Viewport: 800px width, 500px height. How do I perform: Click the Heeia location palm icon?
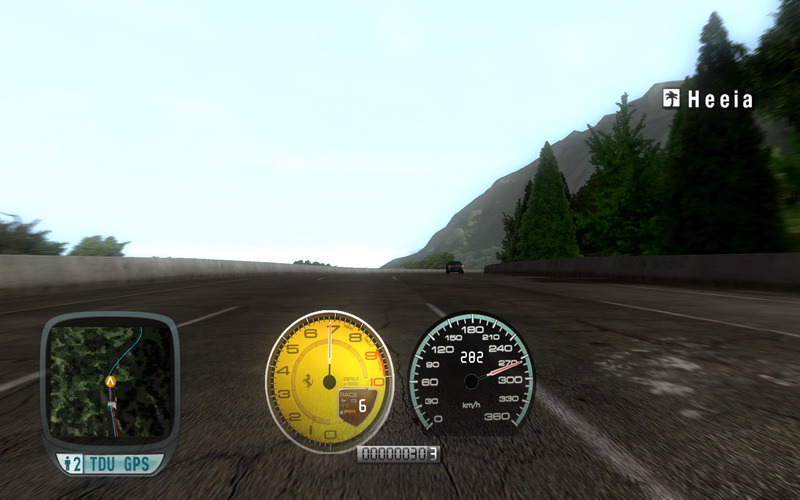tap(671, 98)
